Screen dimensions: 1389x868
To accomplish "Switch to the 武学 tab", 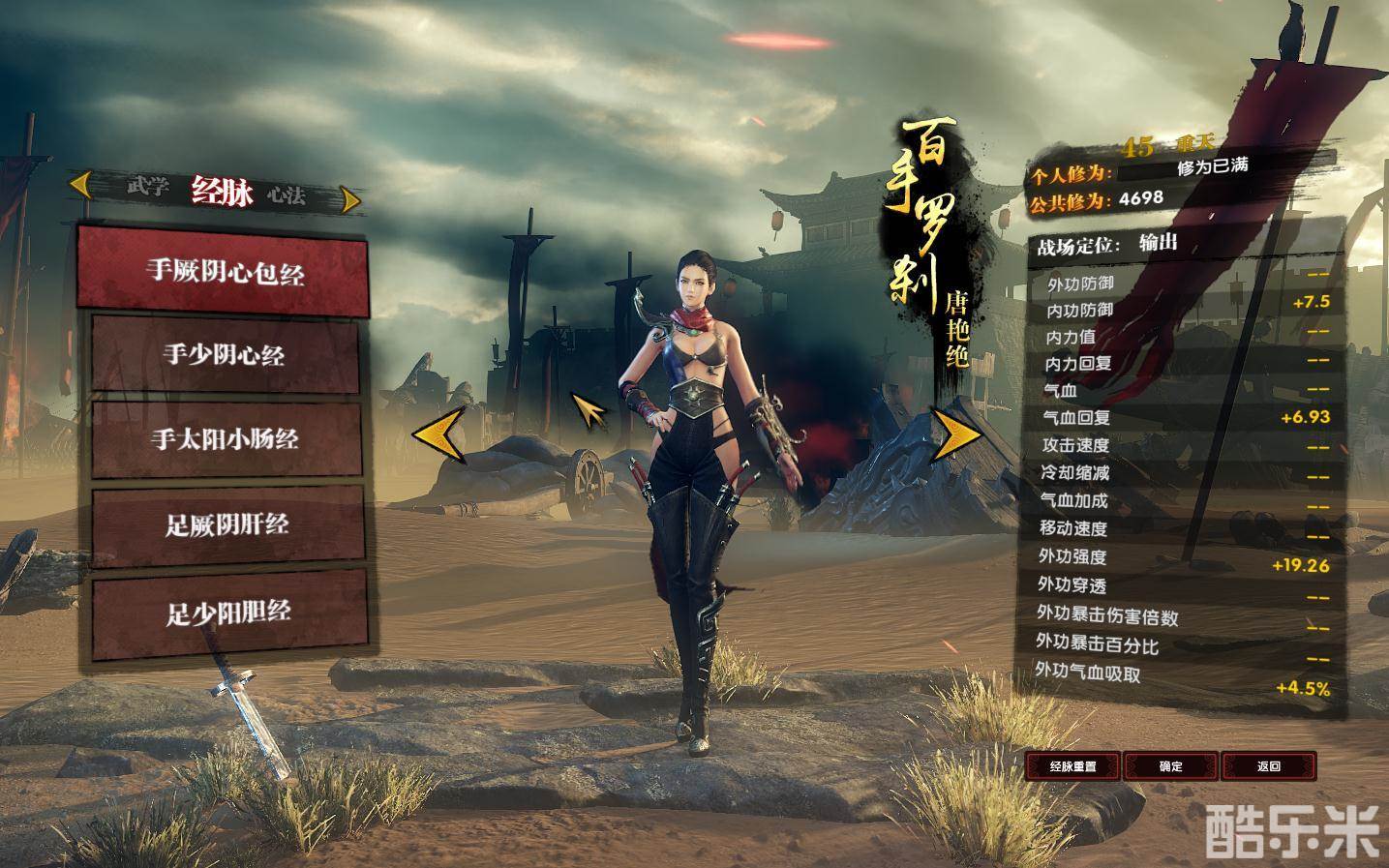I will tap(147, 188).
